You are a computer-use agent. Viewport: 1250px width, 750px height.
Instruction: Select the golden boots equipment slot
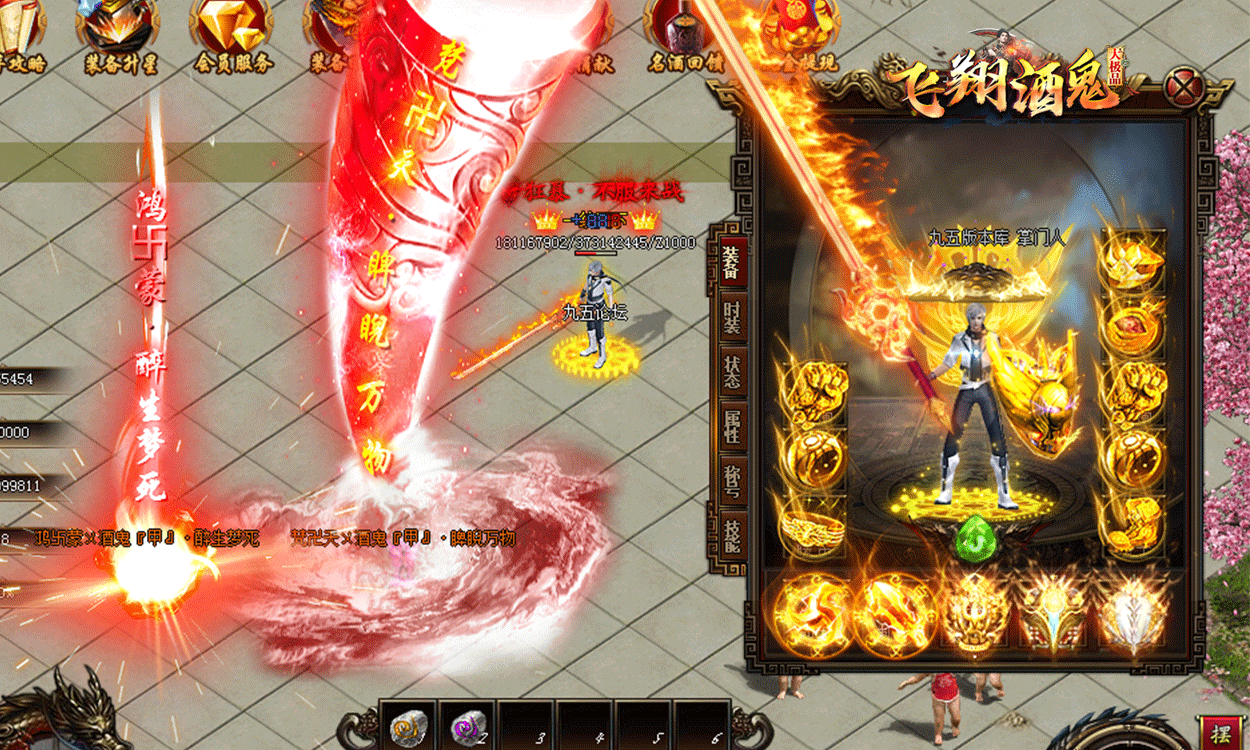(1130, 521)
